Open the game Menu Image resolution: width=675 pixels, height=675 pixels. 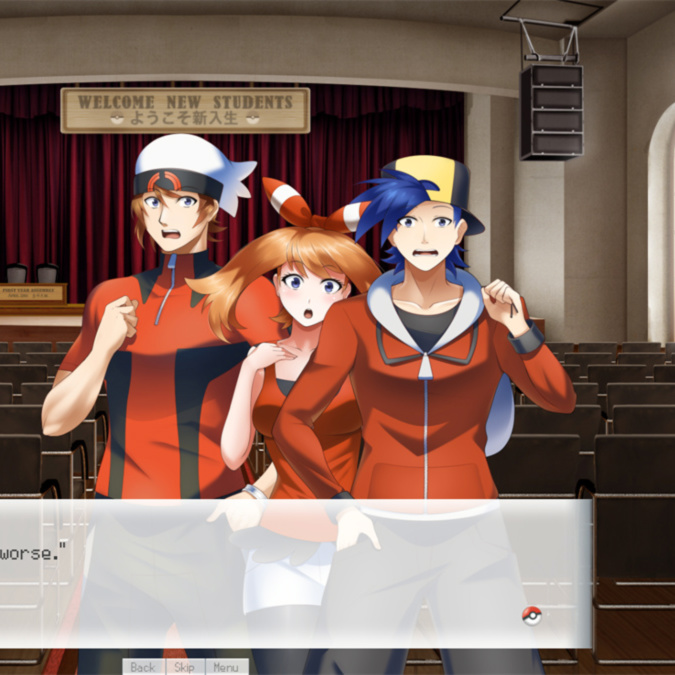[x=225, y=667]
